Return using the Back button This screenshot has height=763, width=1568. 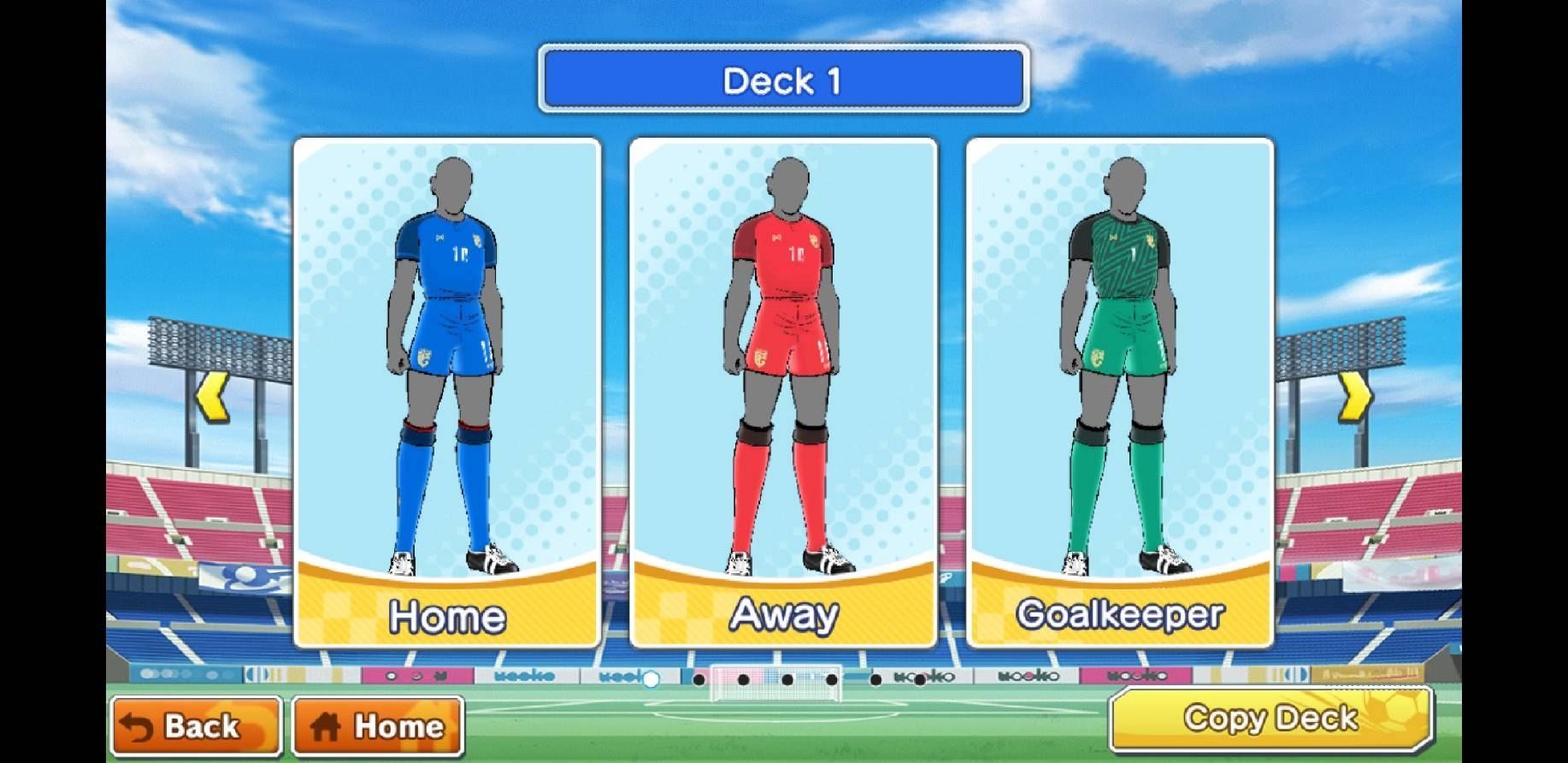click(x=197, y=726)
